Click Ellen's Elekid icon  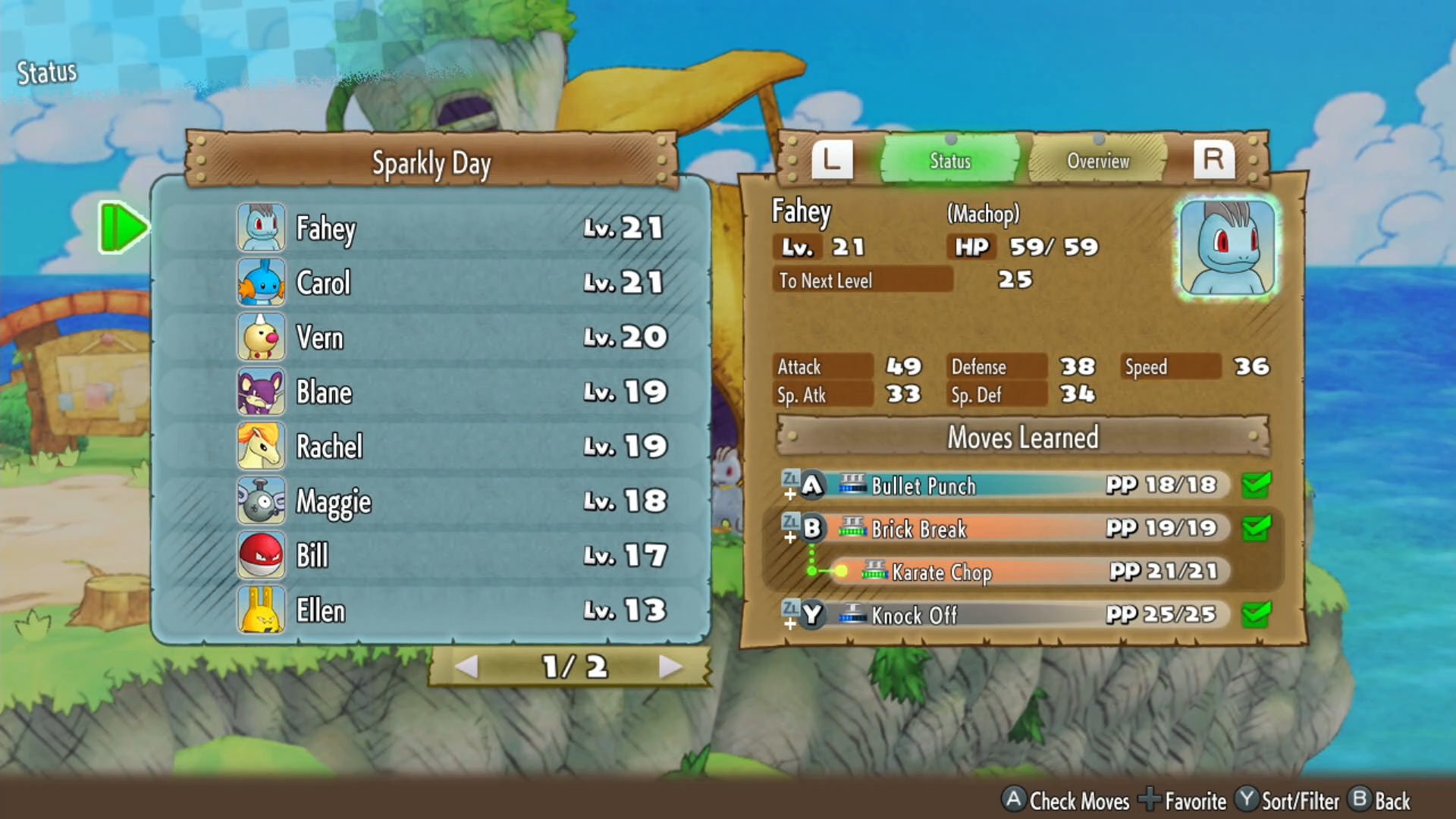pos(261,610)
